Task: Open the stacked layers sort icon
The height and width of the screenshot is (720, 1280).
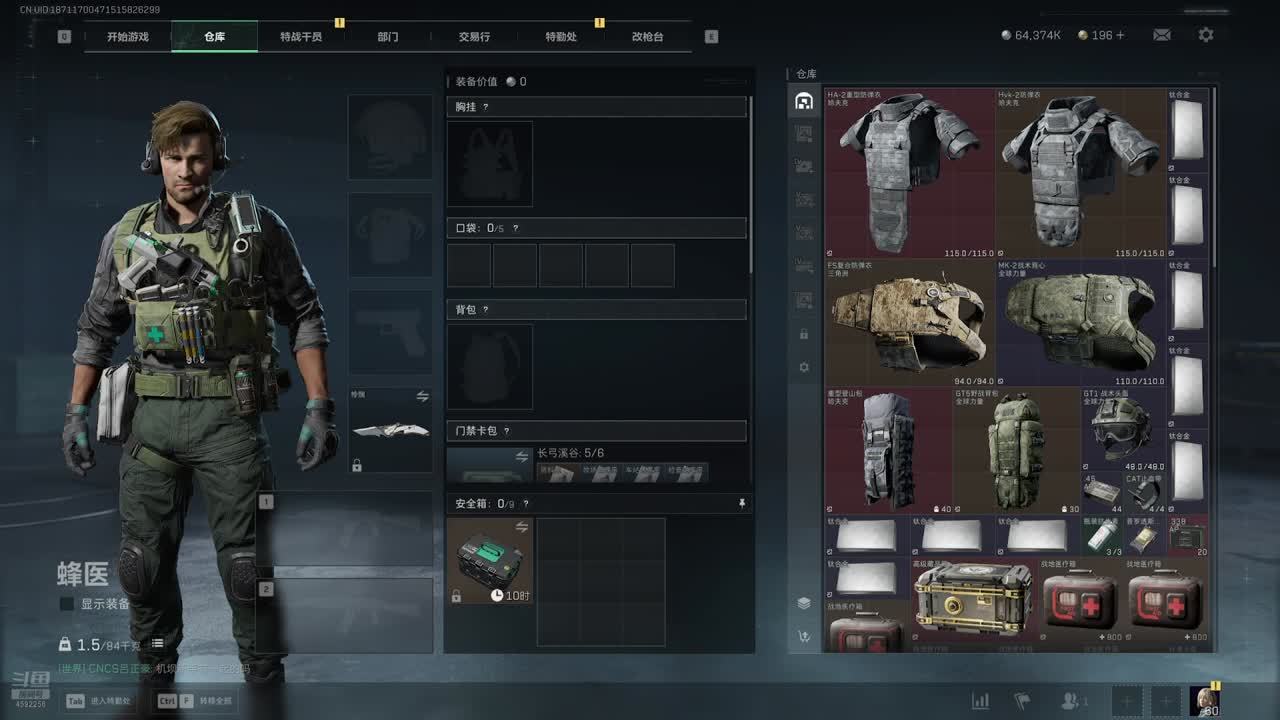Action: coord(804,603)
